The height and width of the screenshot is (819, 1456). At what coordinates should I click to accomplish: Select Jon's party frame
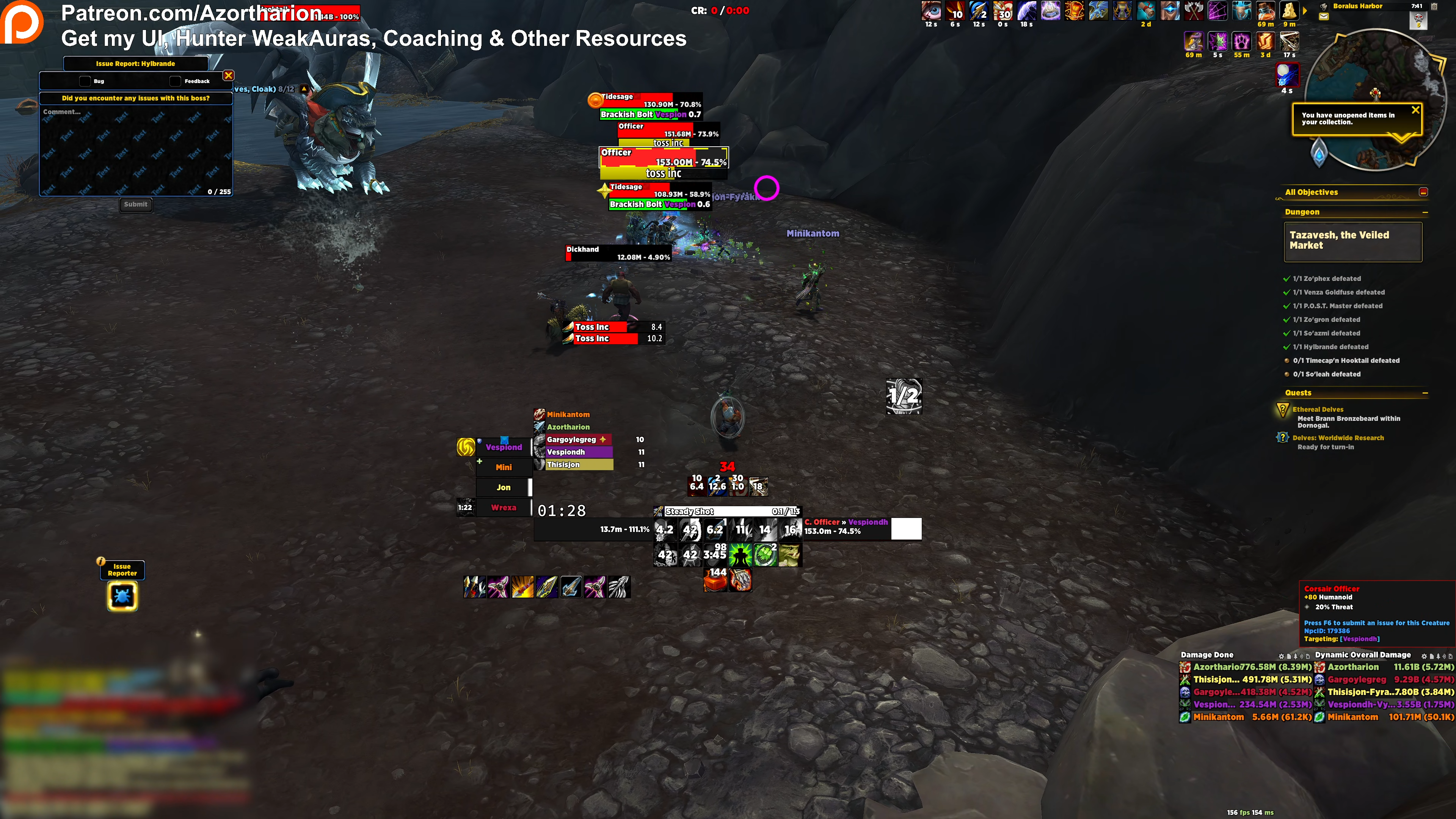coord(503,487)
